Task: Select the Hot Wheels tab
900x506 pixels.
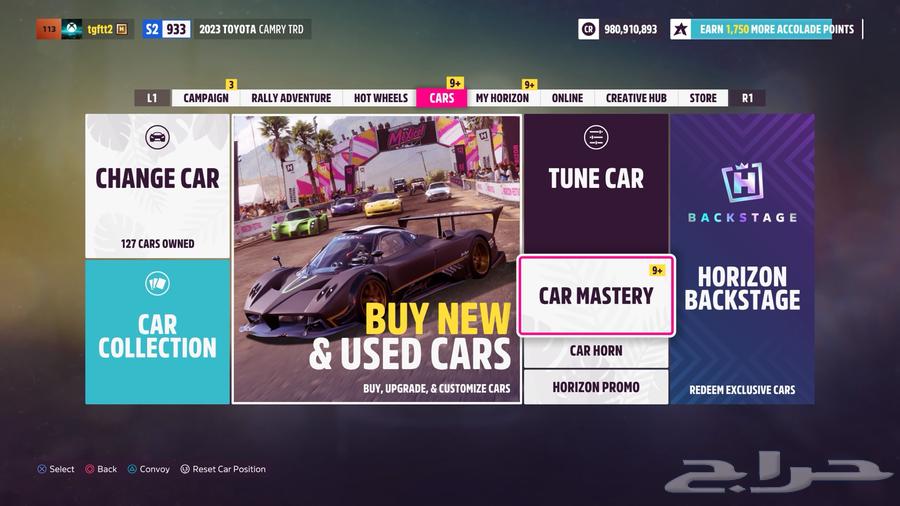Action: pyautogui.click(x=381, y=98)
